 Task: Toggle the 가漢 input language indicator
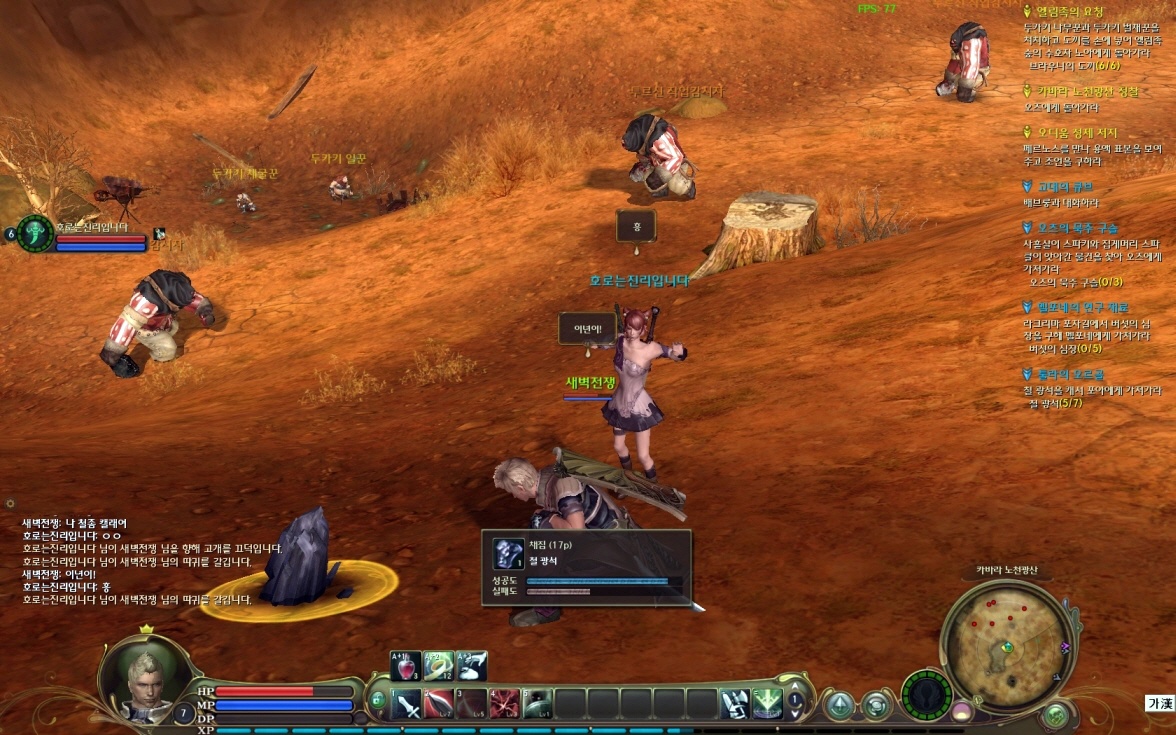1159,704
